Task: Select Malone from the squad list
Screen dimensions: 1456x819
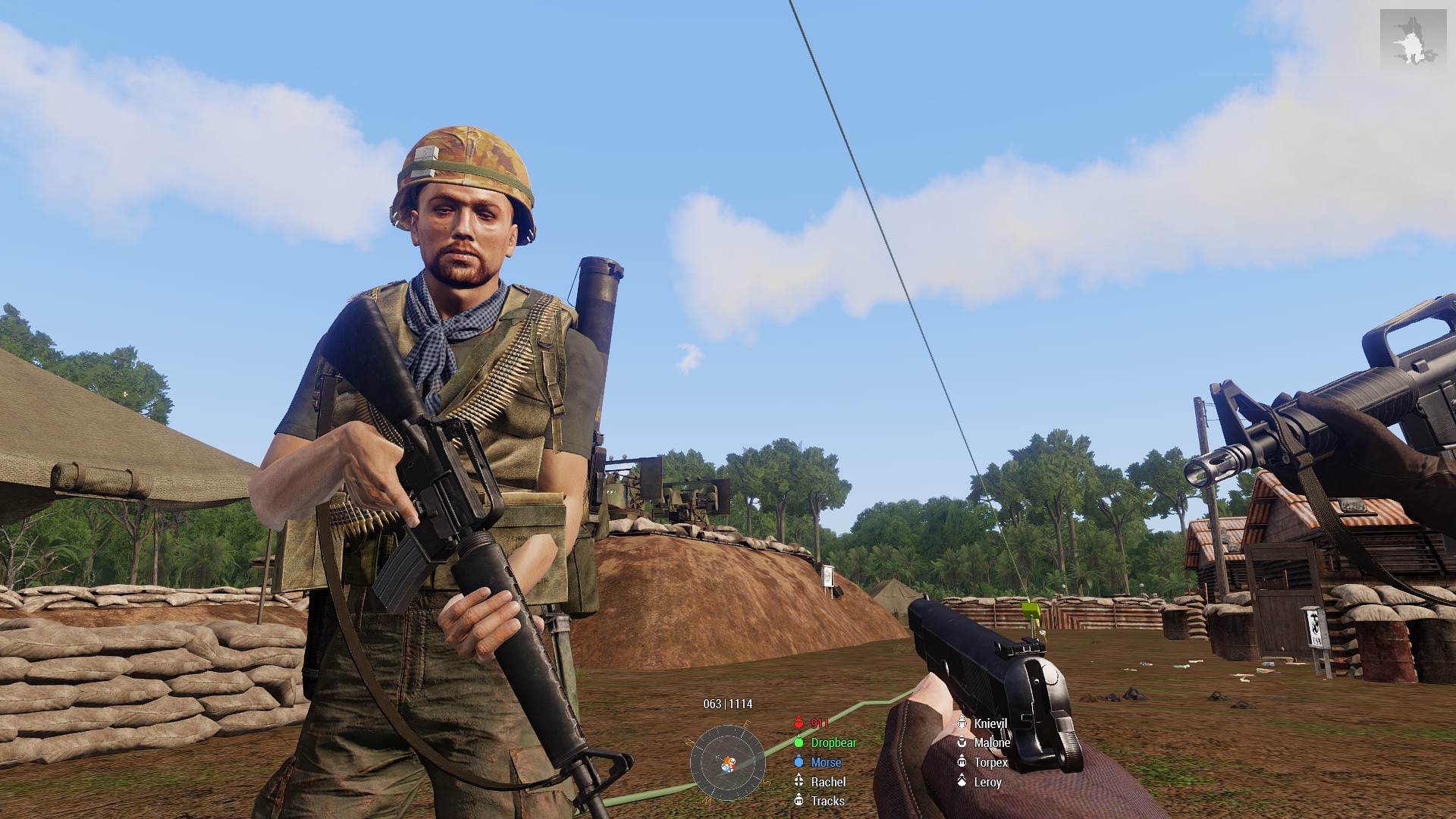Action: [991, 742]
